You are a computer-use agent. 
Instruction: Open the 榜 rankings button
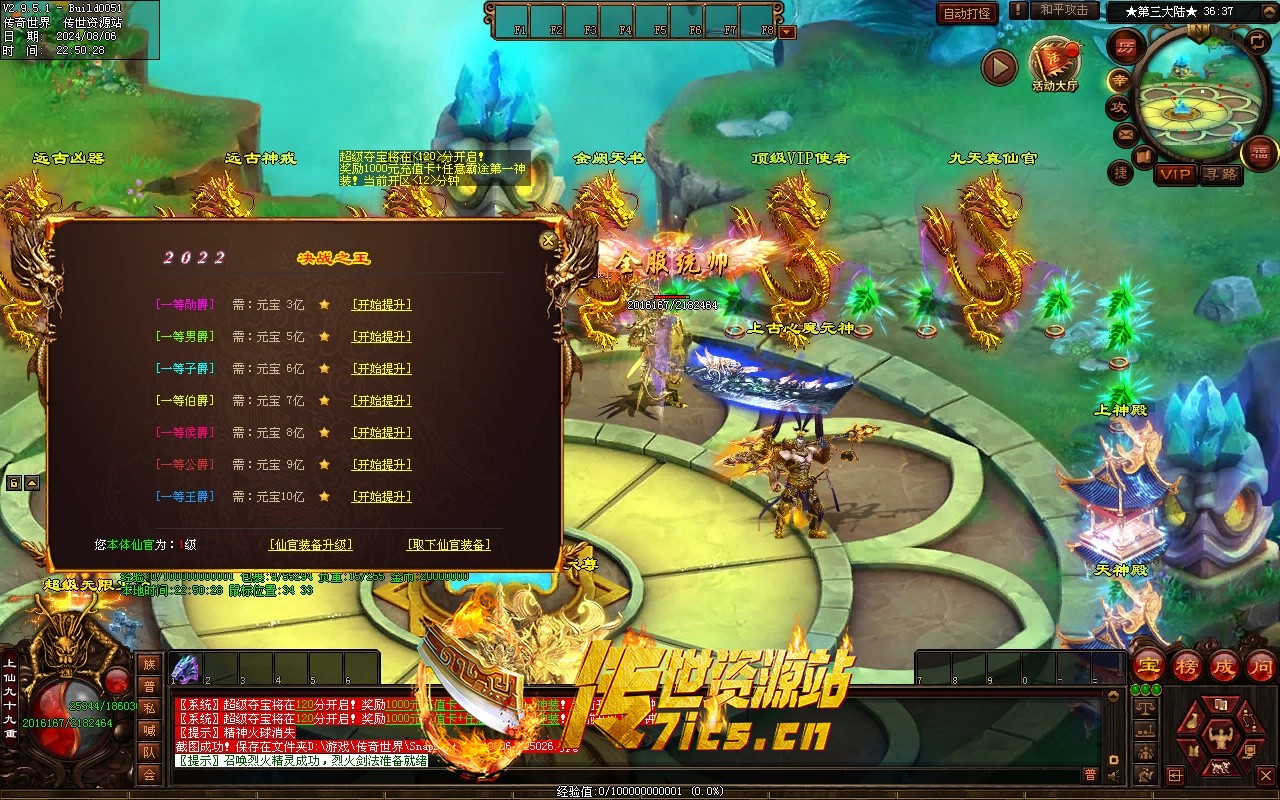click(1187, 666)
